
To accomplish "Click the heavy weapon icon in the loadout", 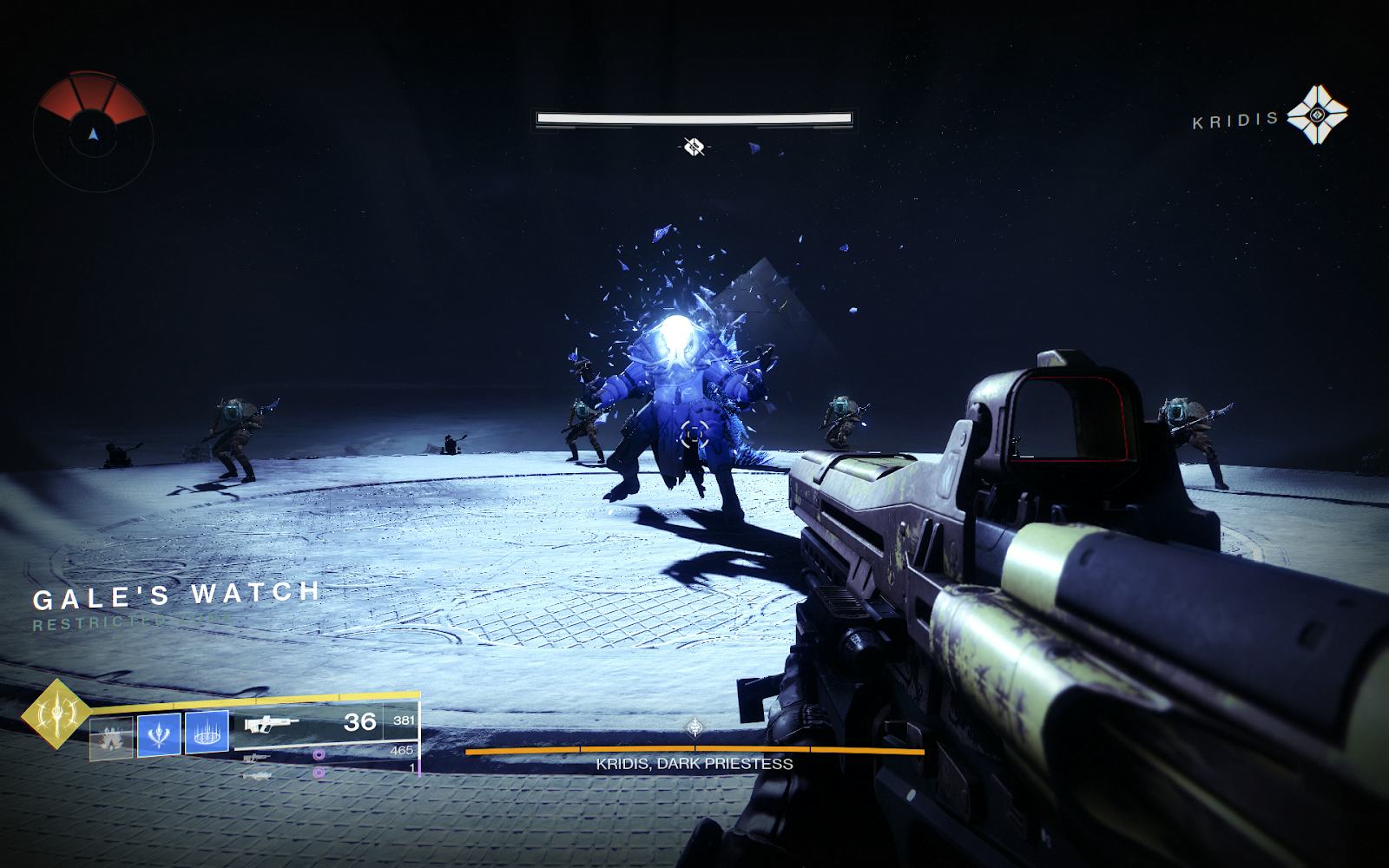I will pos(259,775).
